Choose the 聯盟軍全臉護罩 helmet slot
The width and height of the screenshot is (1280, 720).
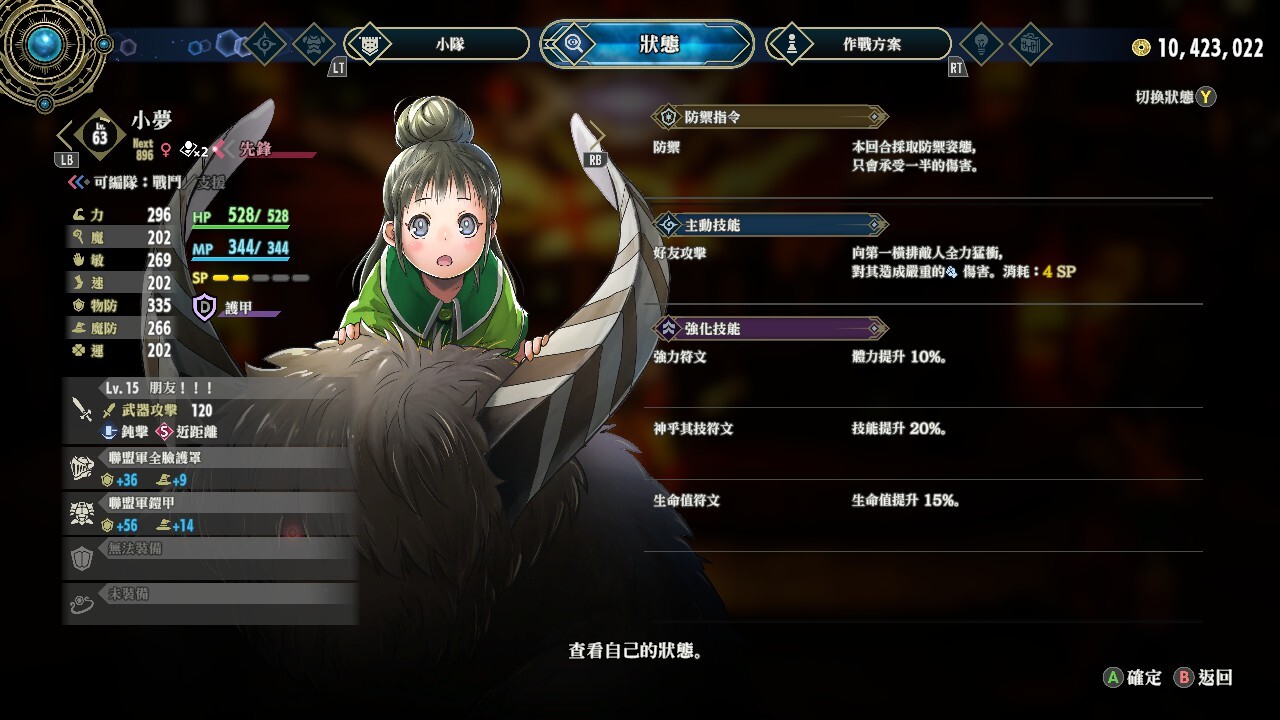210,469
